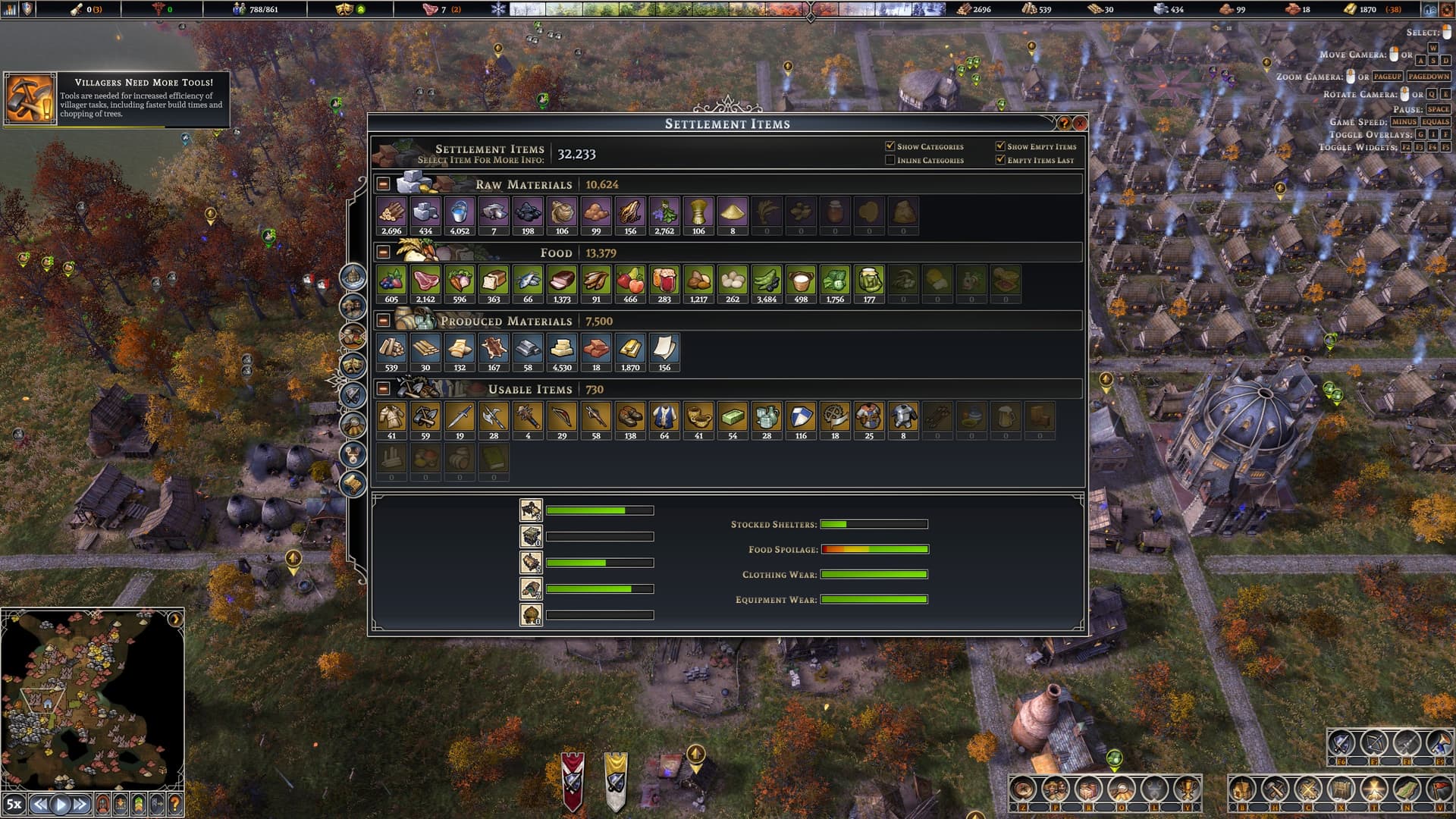This screenshot has width=1456, height=819.
Task: Choose the bread item in Food
Action: coord(494,281)
